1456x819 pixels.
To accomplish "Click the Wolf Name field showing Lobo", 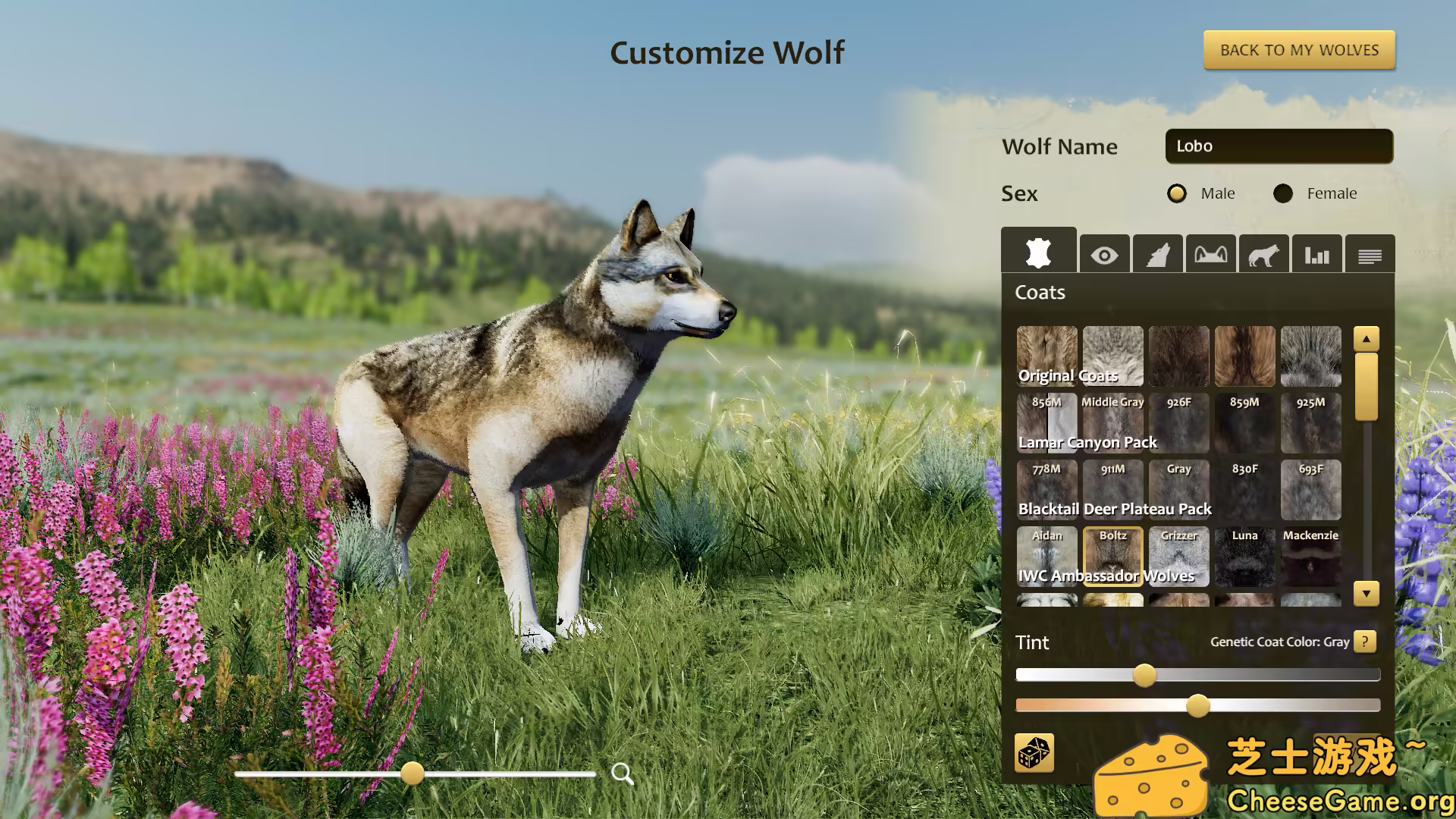I will (x=1279, y=146).
